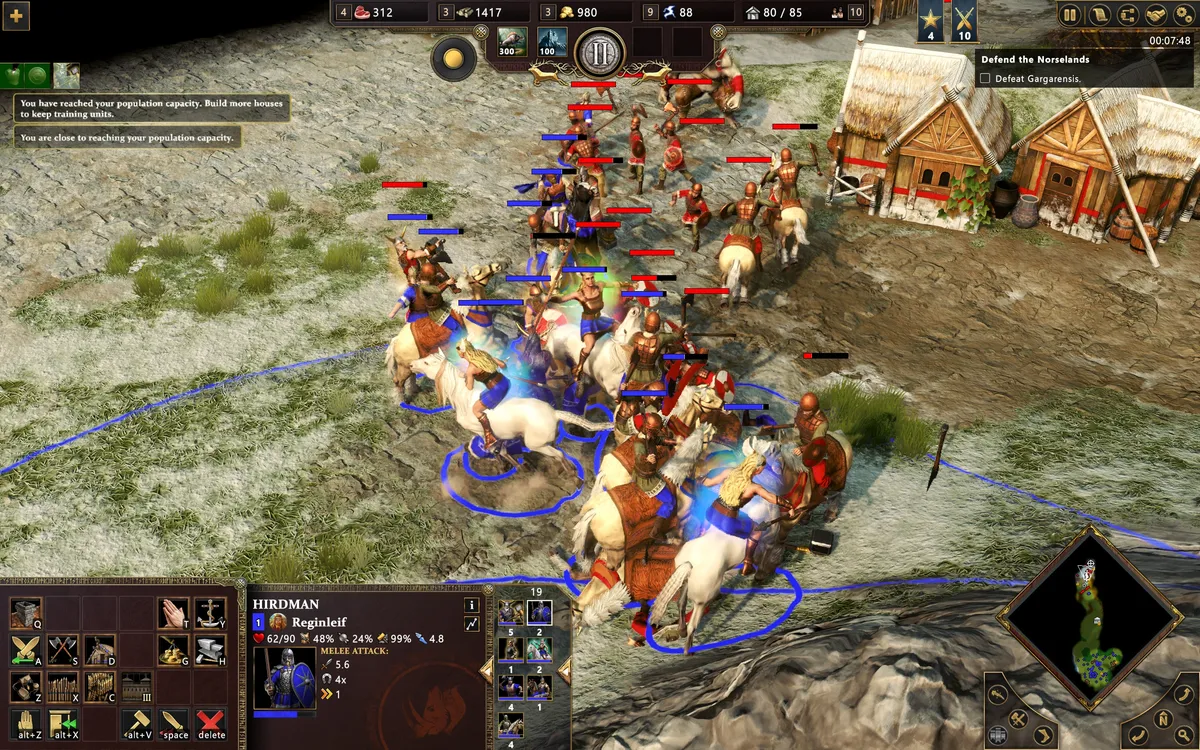Click the Reginleif god portrait
Image resolution: width=1200 pixels, height=750 pixels.
(280, 622)
